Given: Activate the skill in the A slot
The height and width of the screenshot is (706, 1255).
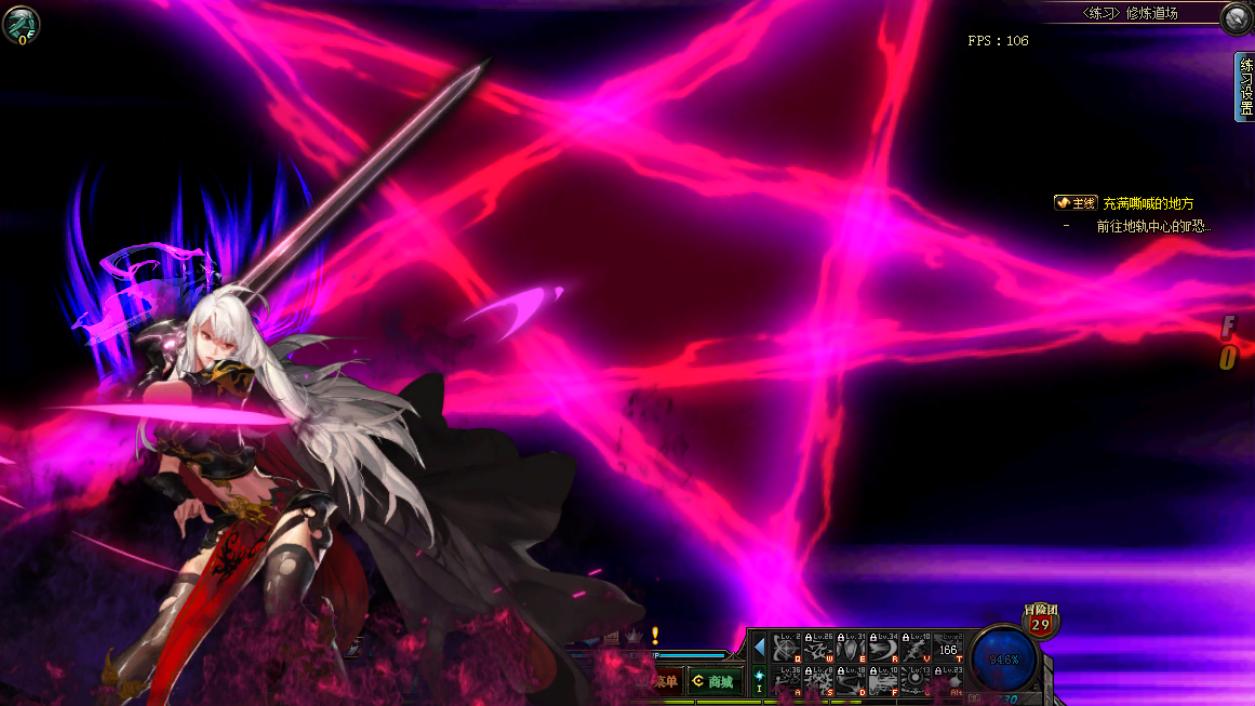Looking at the screenshot, I should click(x=787, y=681).
